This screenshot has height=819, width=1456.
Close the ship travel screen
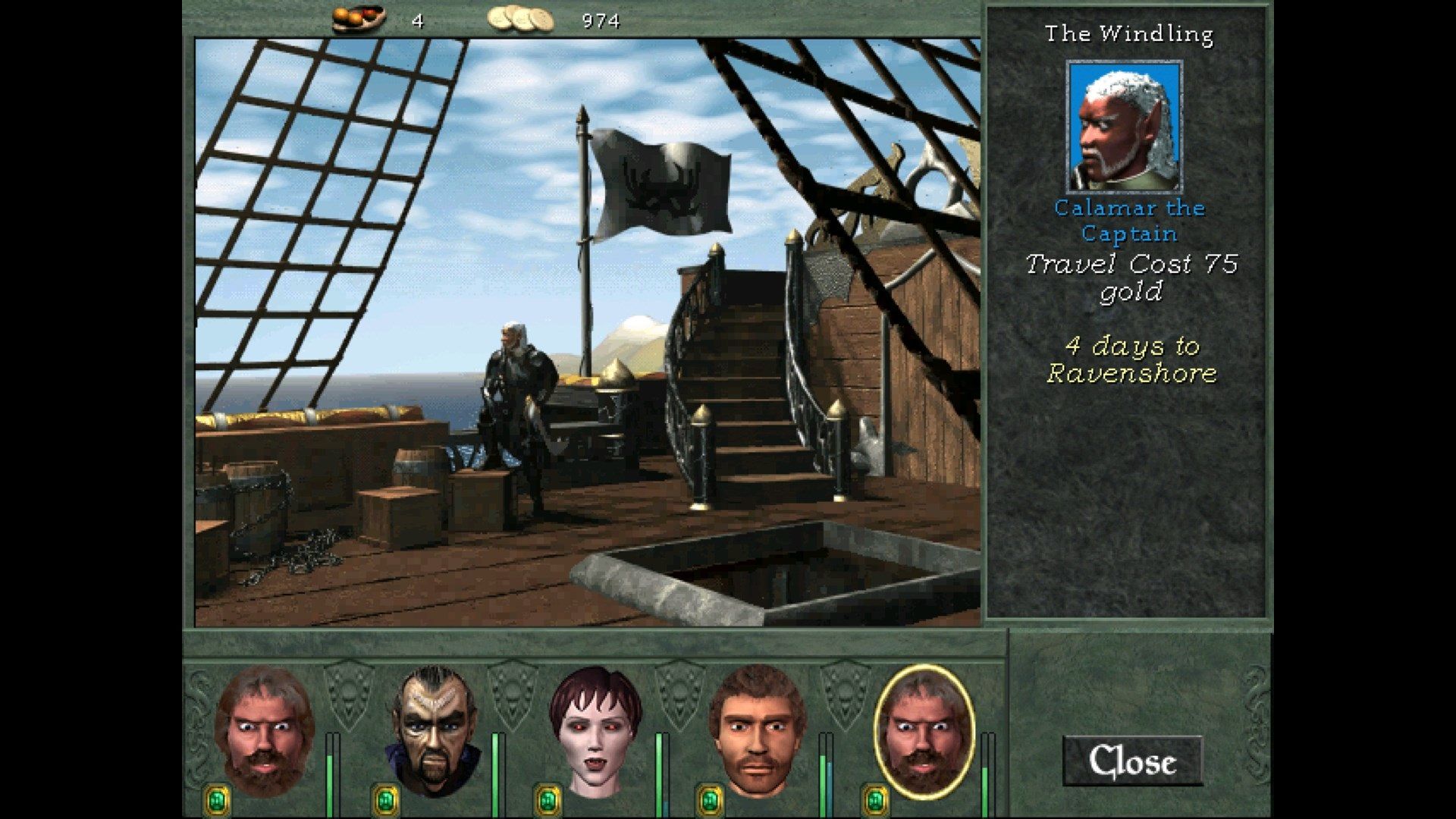[1132, 761]
